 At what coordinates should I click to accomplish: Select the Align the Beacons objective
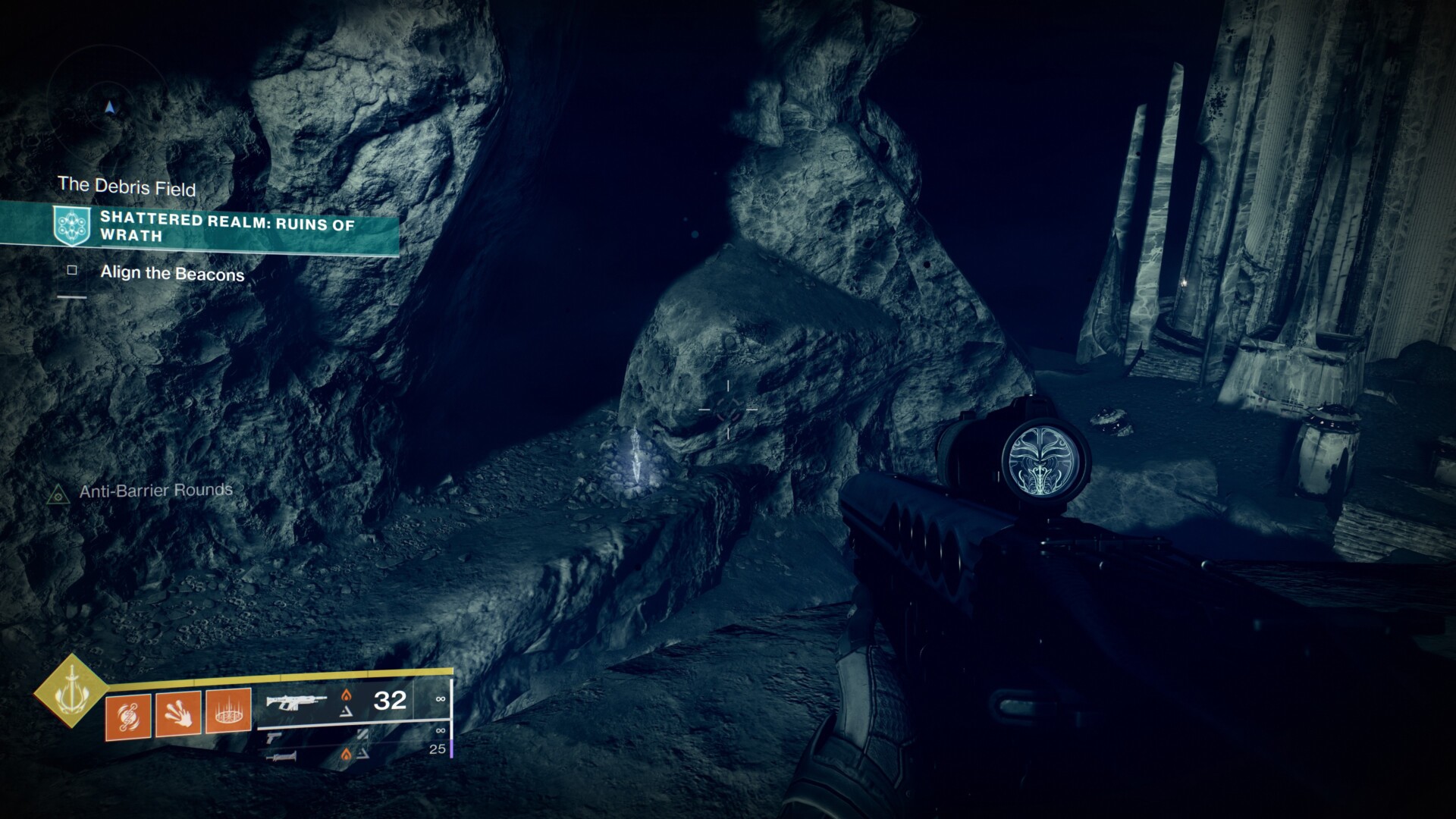pos(172,274)
